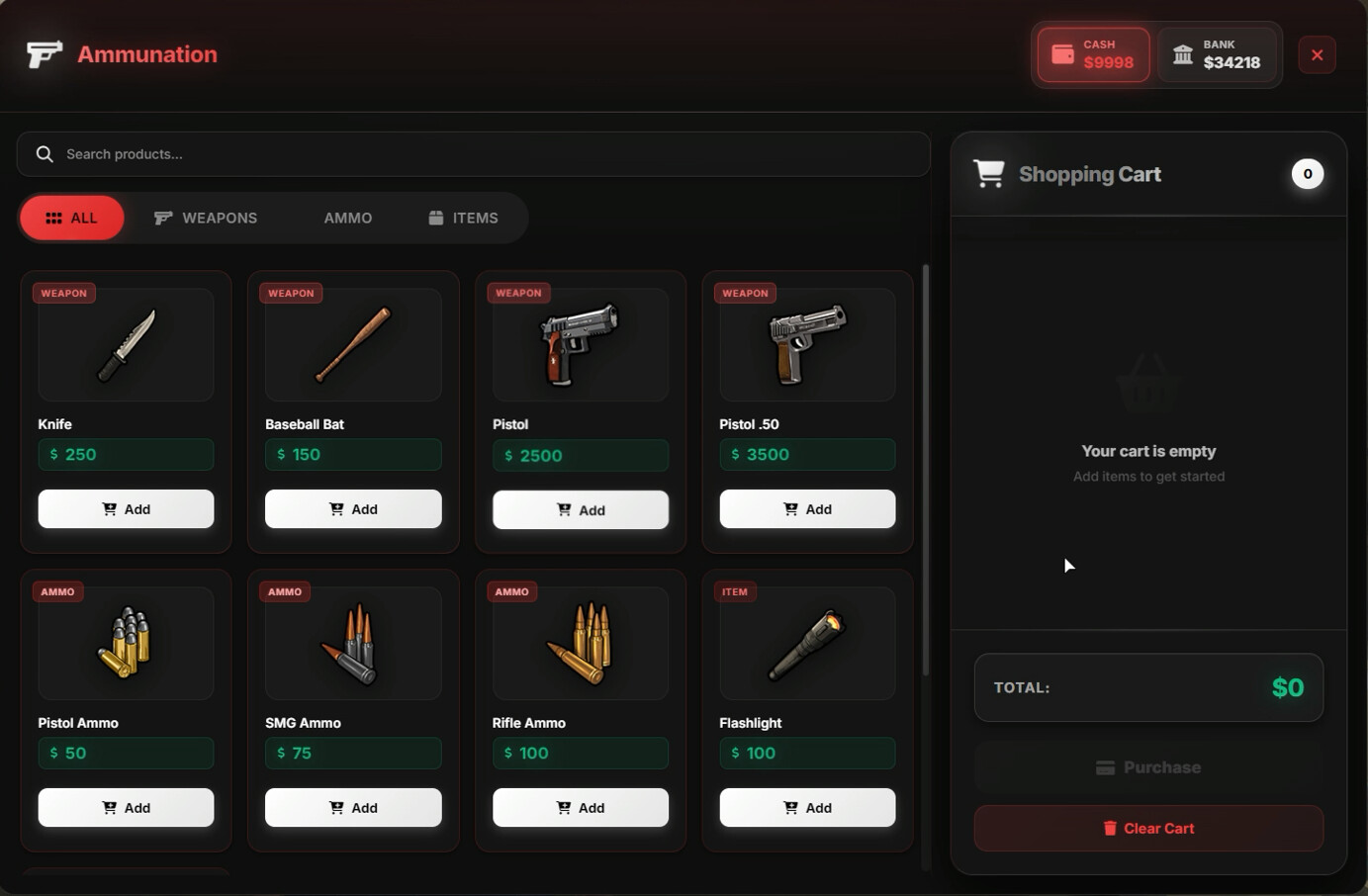
Task: Click the grid icon on the ALL filter
Action: point(54,218)
